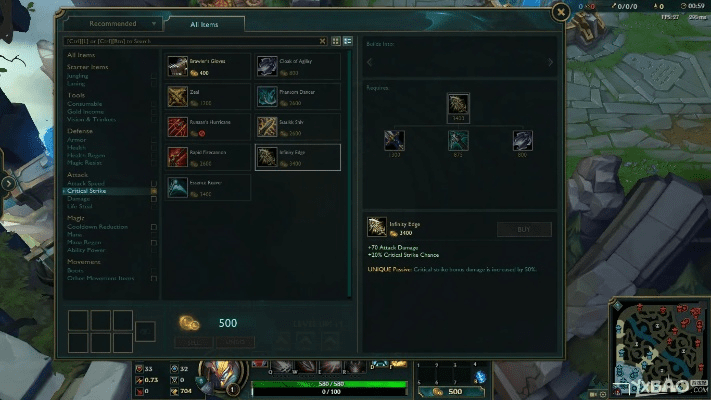Viewport: 711px width, 400px height.
Task: Choose the Zeal item
Action: click(209, 97)
